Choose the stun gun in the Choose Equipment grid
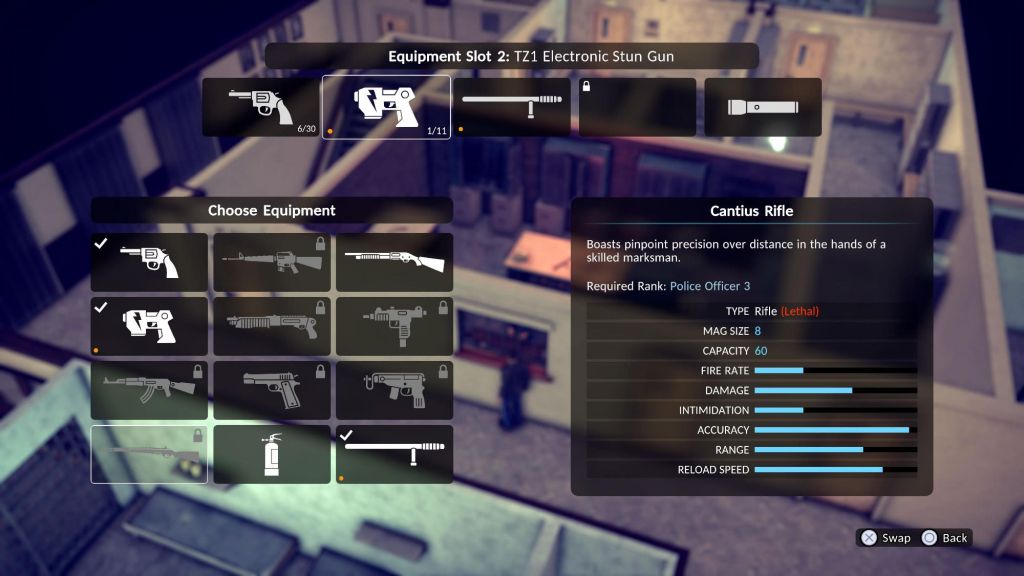 coord(149,326)
